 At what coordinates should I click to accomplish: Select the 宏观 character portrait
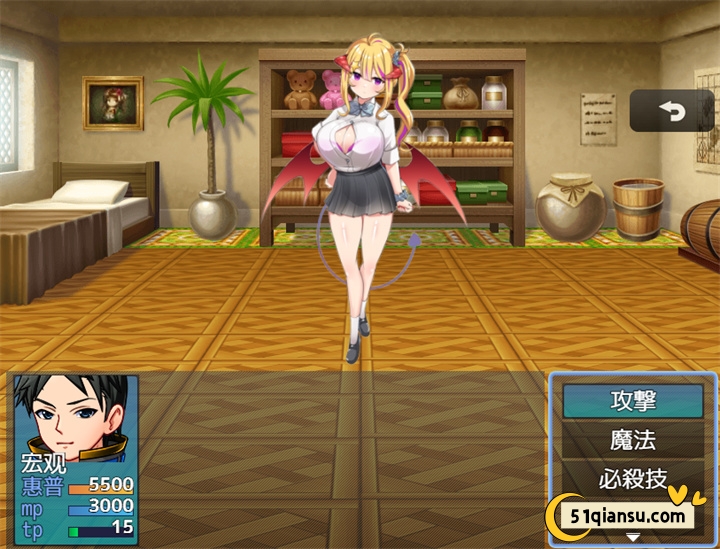pyautogui.click(x=73, y=418)
